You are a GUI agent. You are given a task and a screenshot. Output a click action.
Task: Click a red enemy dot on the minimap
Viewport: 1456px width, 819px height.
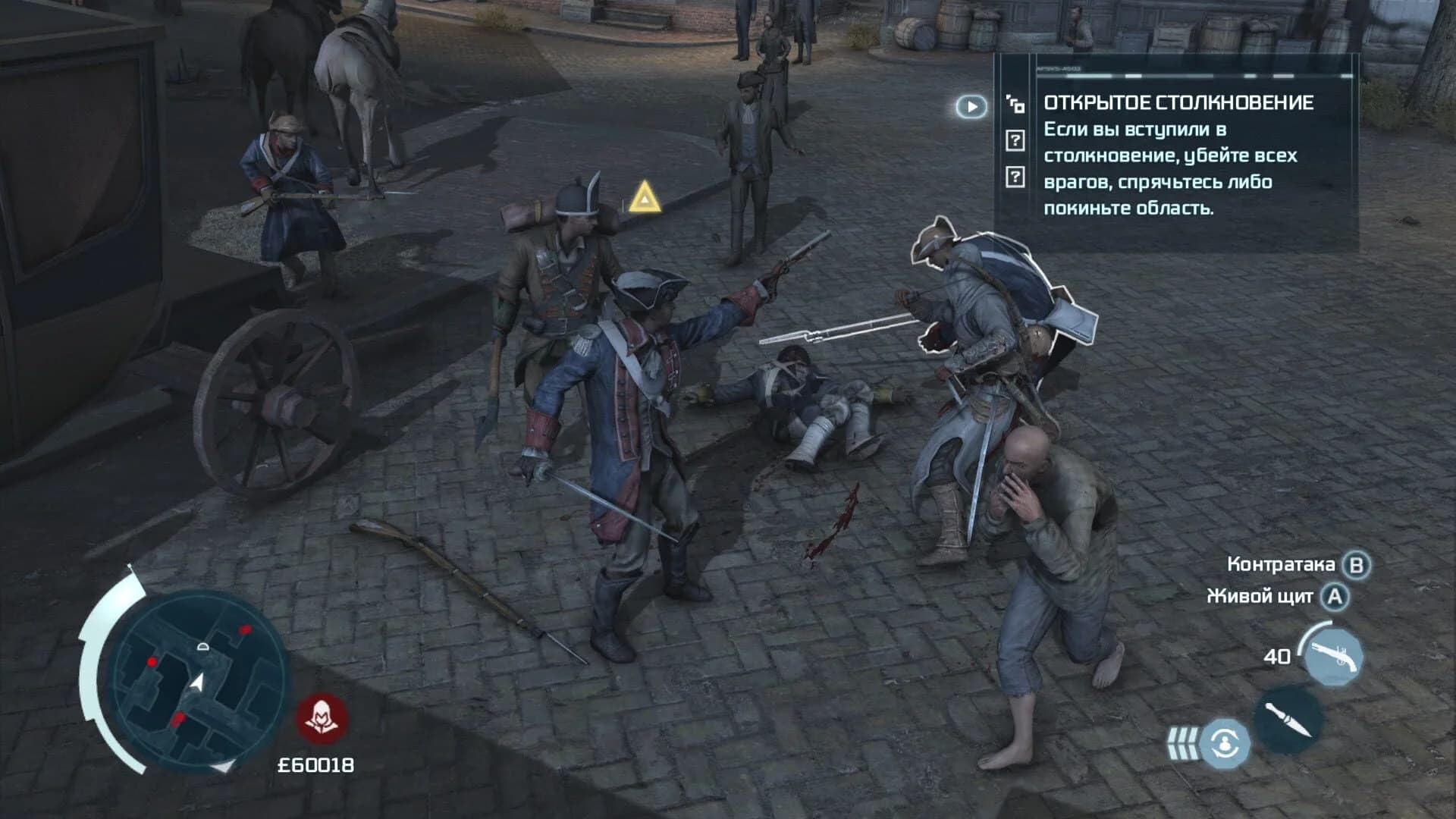pyautogui.click(x=245, y=630)
